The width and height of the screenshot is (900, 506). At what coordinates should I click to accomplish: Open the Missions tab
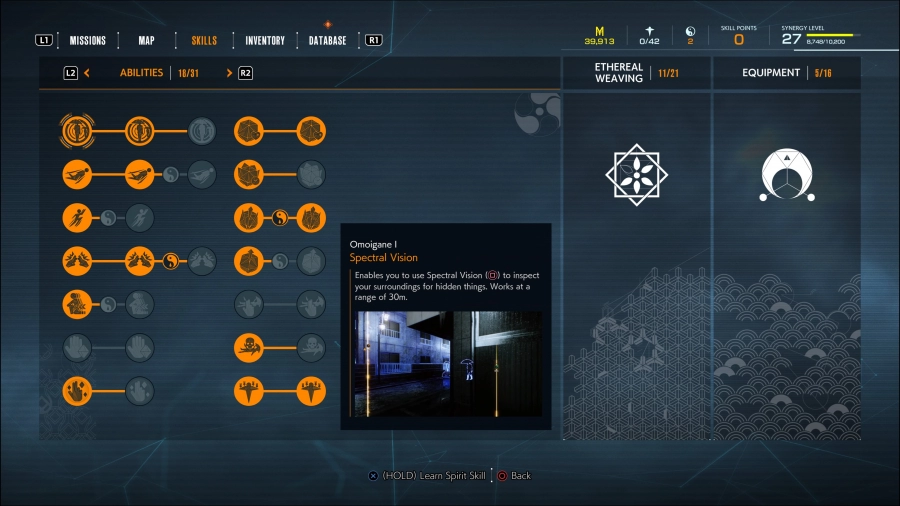[x=88, y=41]
